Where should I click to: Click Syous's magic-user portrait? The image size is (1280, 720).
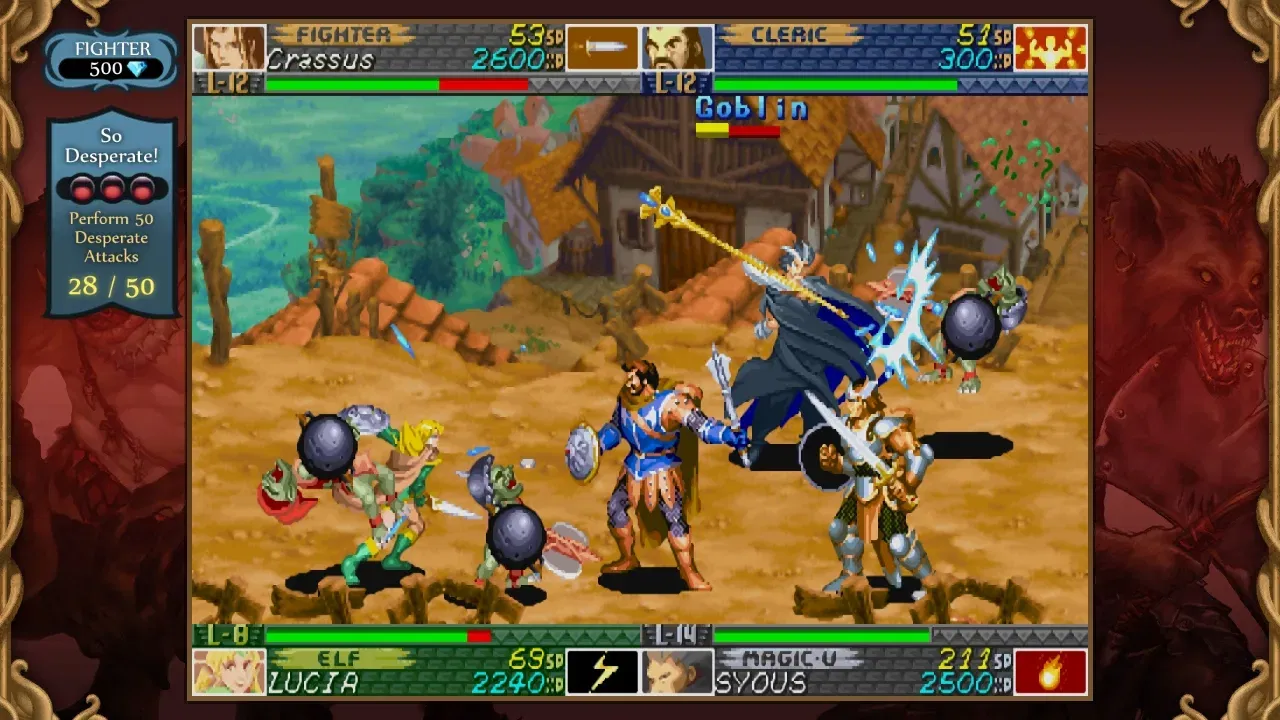click(678, 670)
